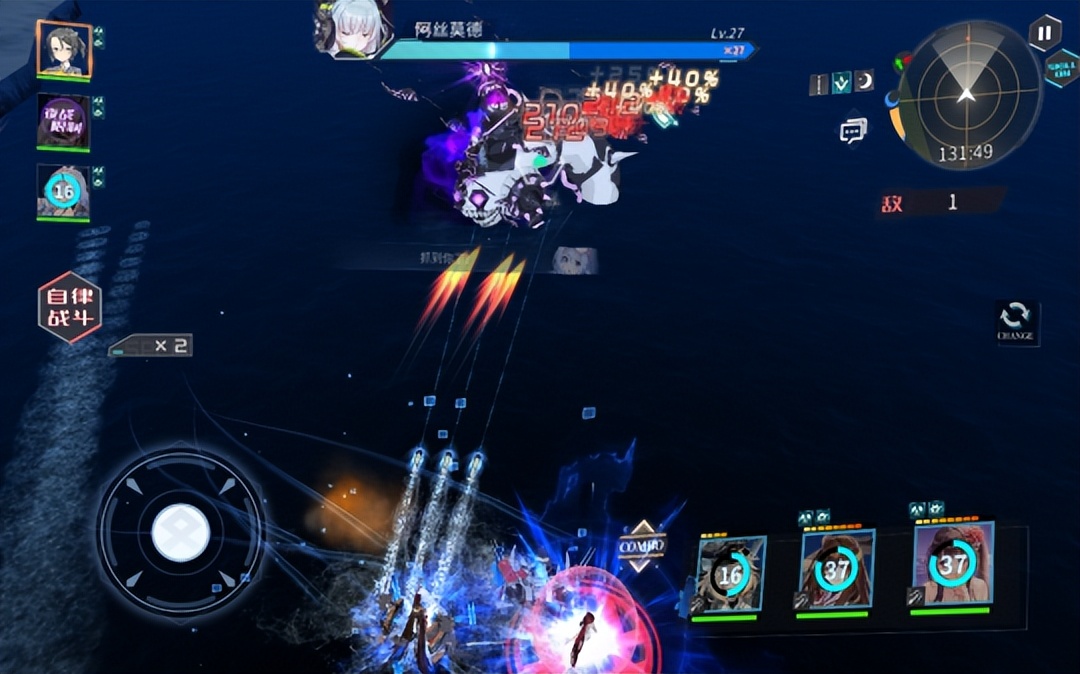1080x674 pixels.
Task: Click the blue hexagon button below pause
Action: tap(1061, 68)
